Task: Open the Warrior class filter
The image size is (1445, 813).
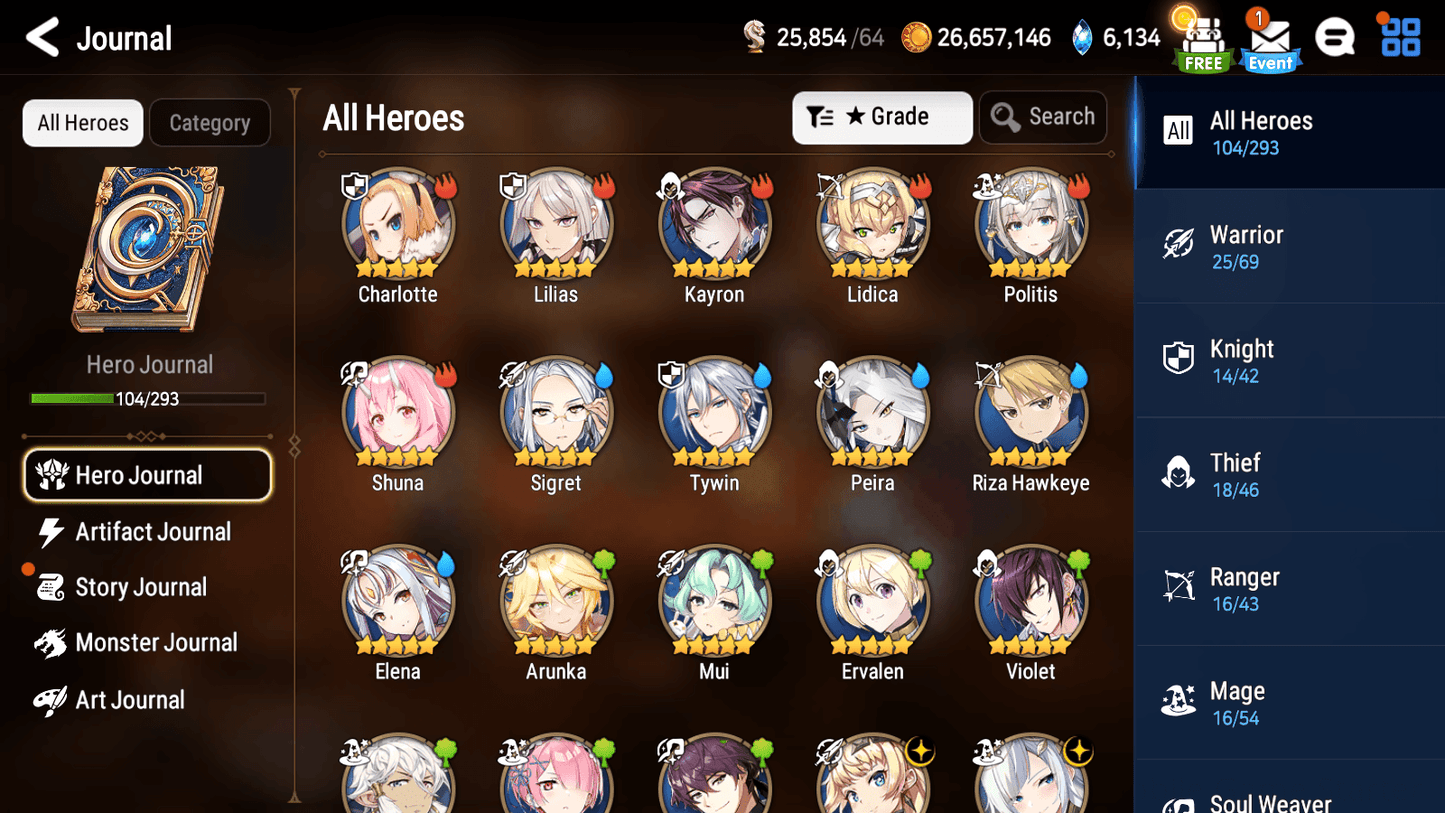Action: coord(1289,245)
